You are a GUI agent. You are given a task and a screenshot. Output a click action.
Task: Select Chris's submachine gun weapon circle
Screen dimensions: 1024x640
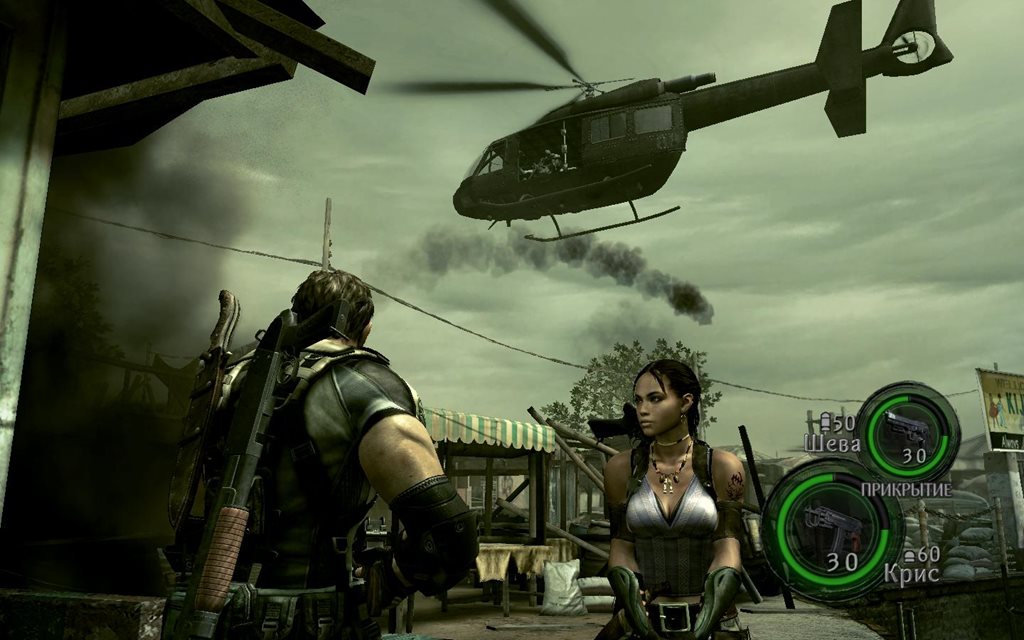[833, 528]
